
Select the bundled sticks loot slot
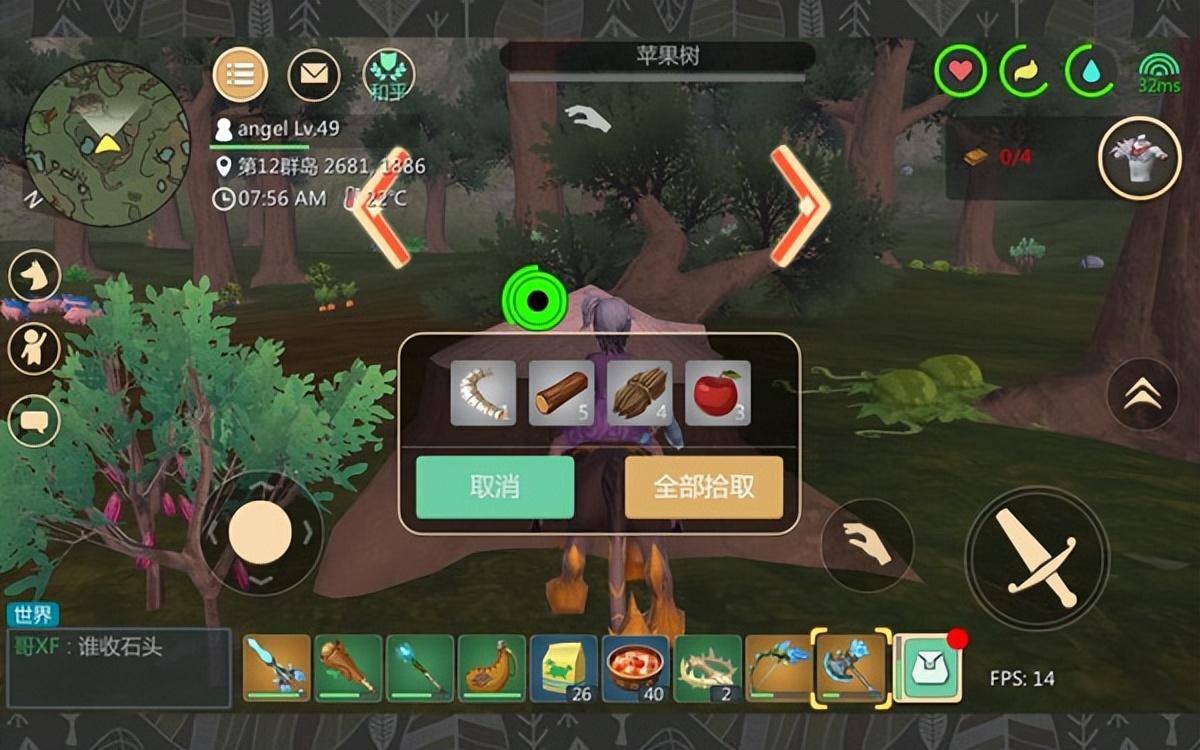point(639,393)
